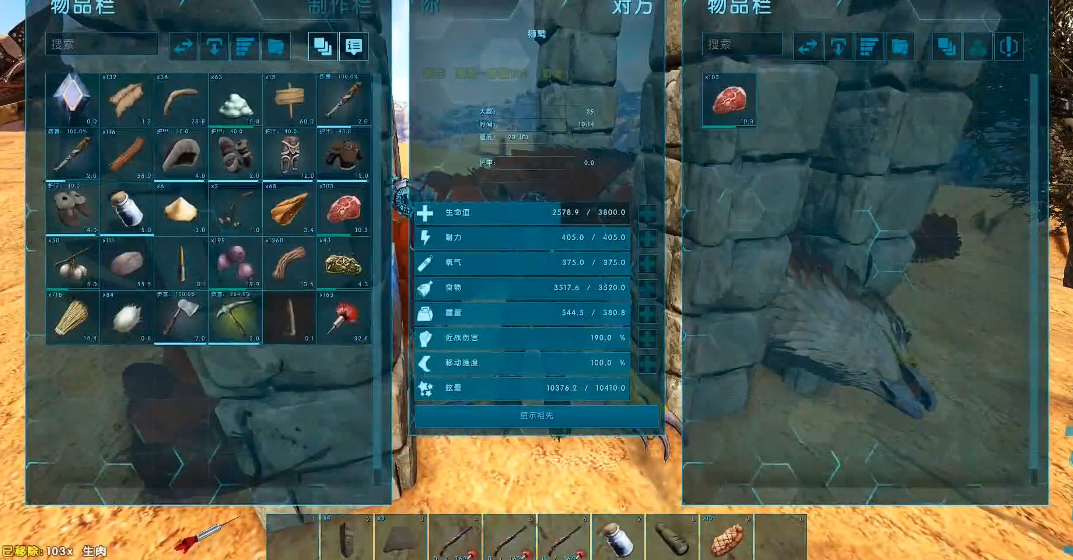Select the wooden sign item slot
Viewport: 1073px width, 560px height.
289,100
